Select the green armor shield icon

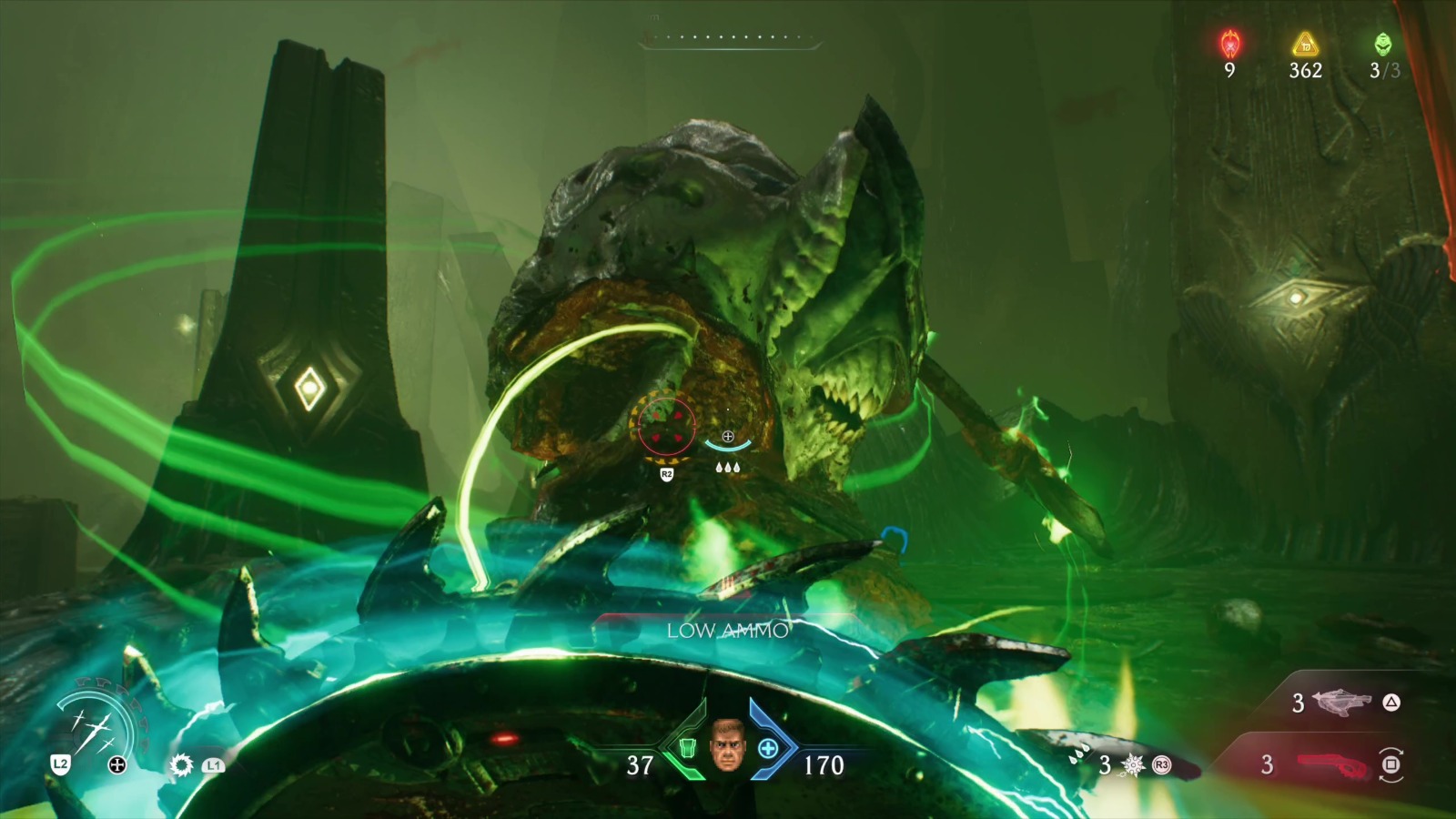click(689, 748)
